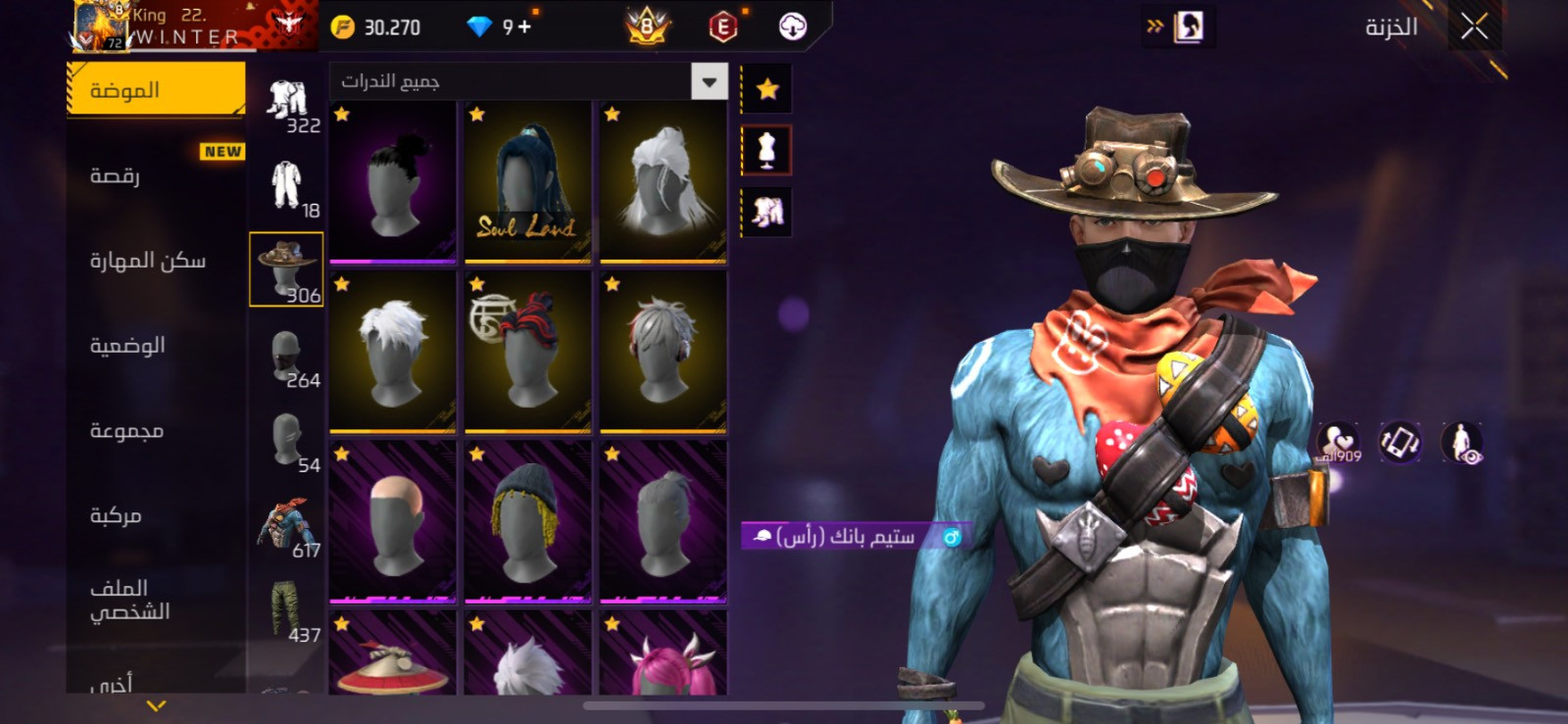The image size is (1568, 724).
Task: Select the red and black headwrap item
Action: (x=527, y=352)
